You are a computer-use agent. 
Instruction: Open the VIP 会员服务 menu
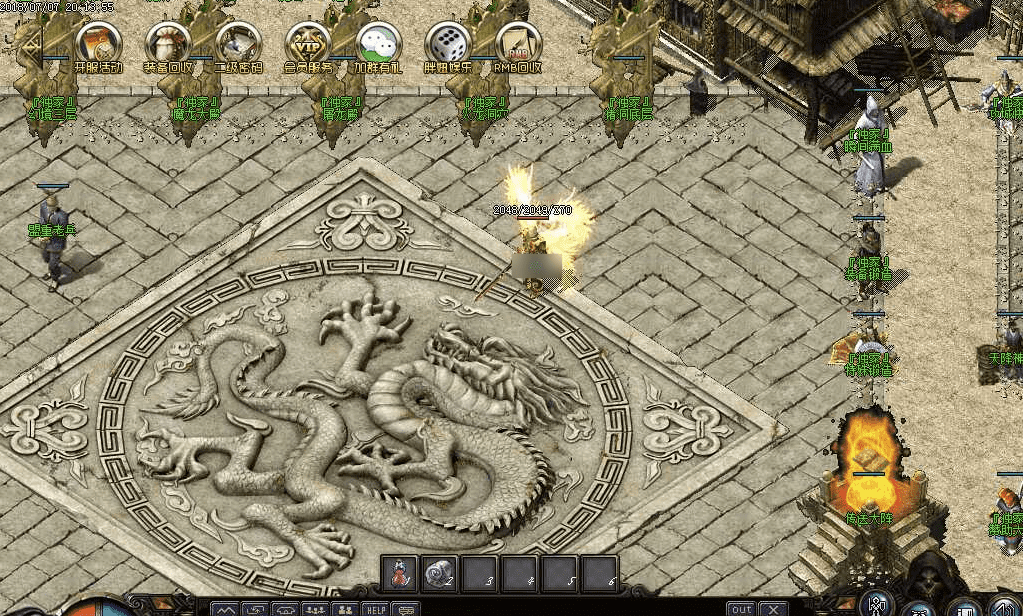click(308, 43)
